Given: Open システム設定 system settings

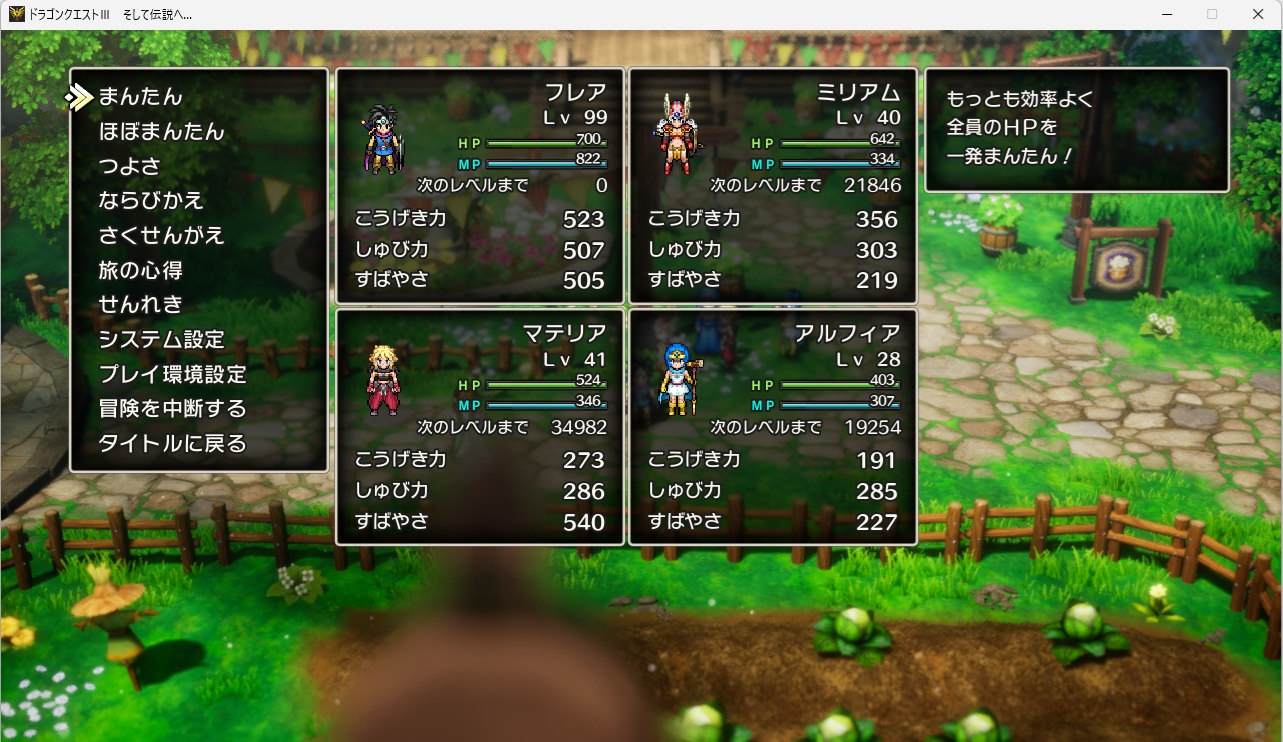Looking at the screenshot, I should click(x=161, y=340).
